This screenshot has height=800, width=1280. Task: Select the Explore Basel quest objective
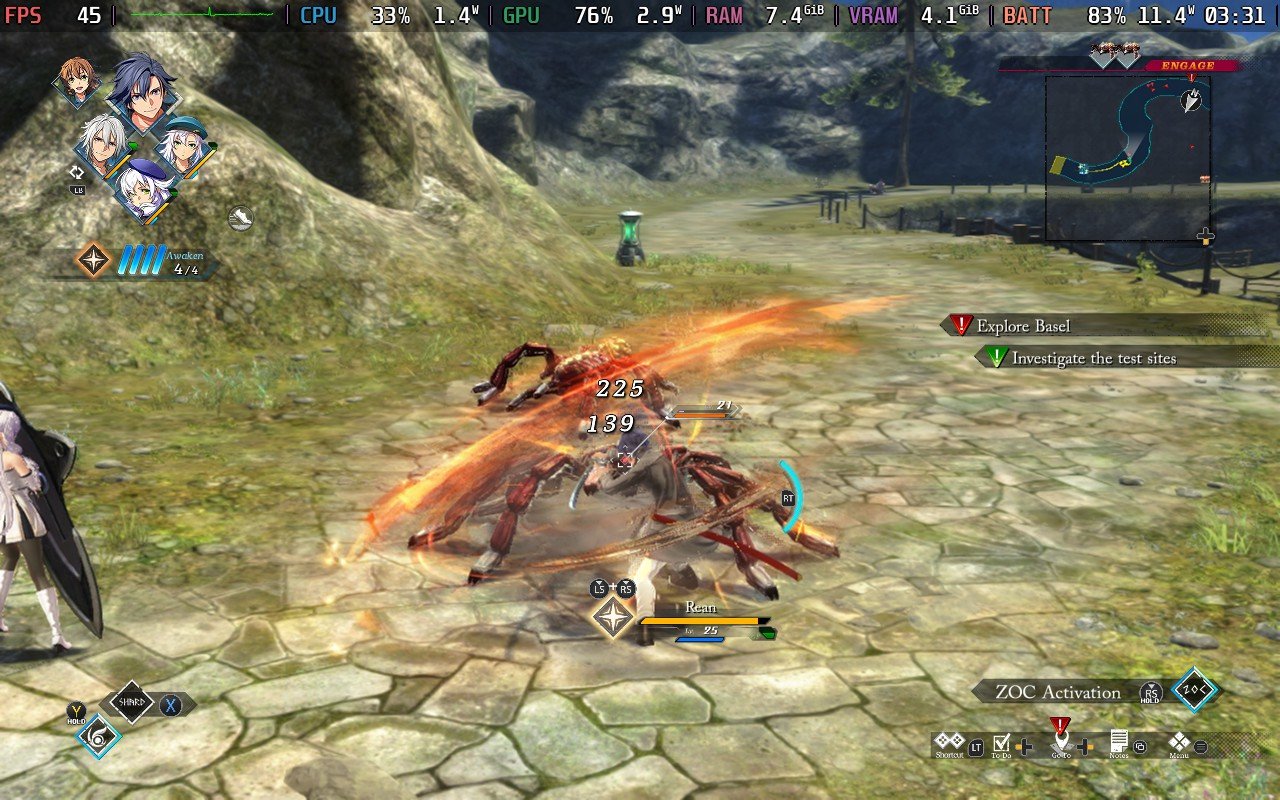click(1022, 326)
